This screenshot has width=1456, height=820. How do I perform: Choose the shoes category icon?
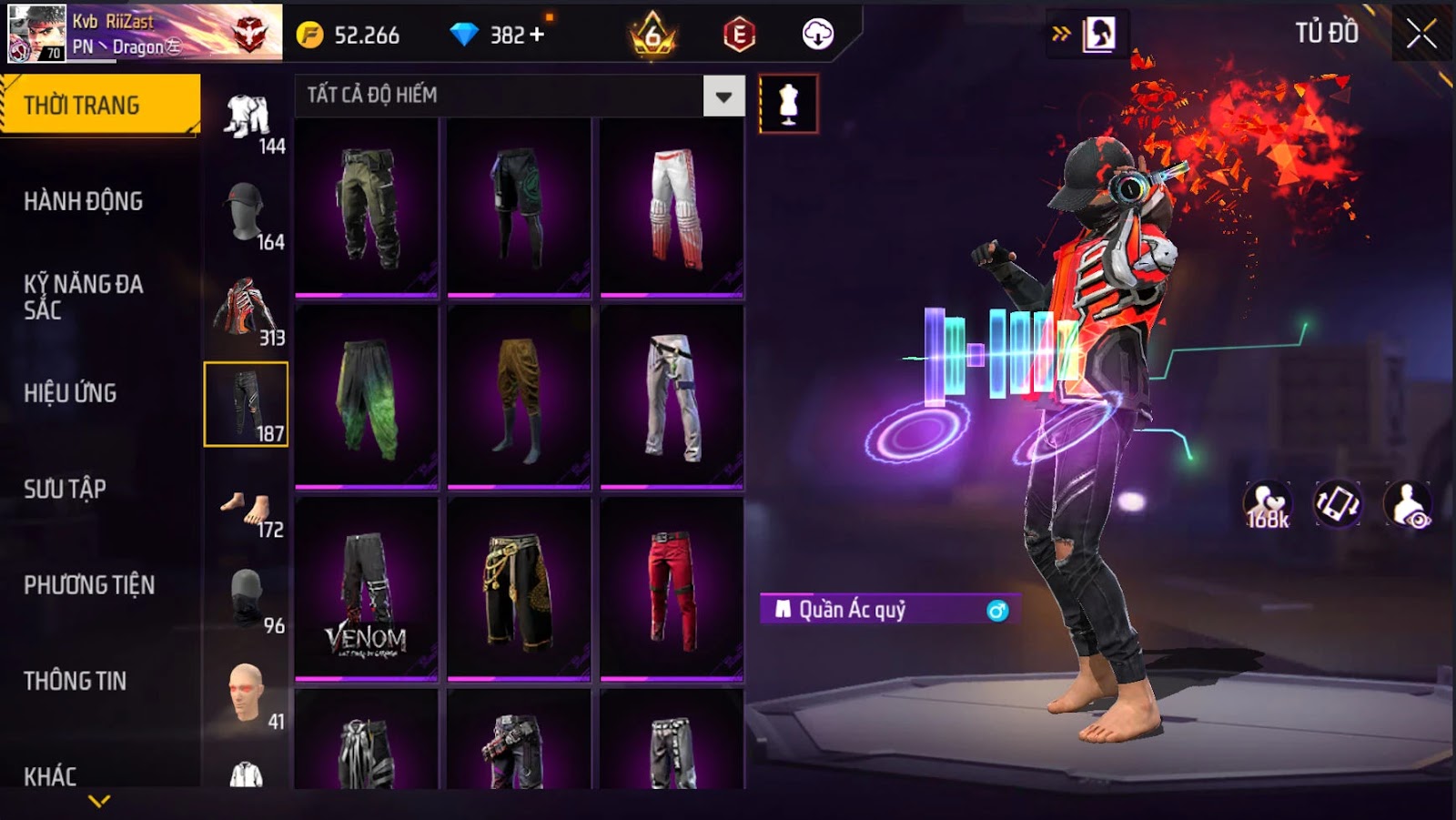(x=246, y=509)
